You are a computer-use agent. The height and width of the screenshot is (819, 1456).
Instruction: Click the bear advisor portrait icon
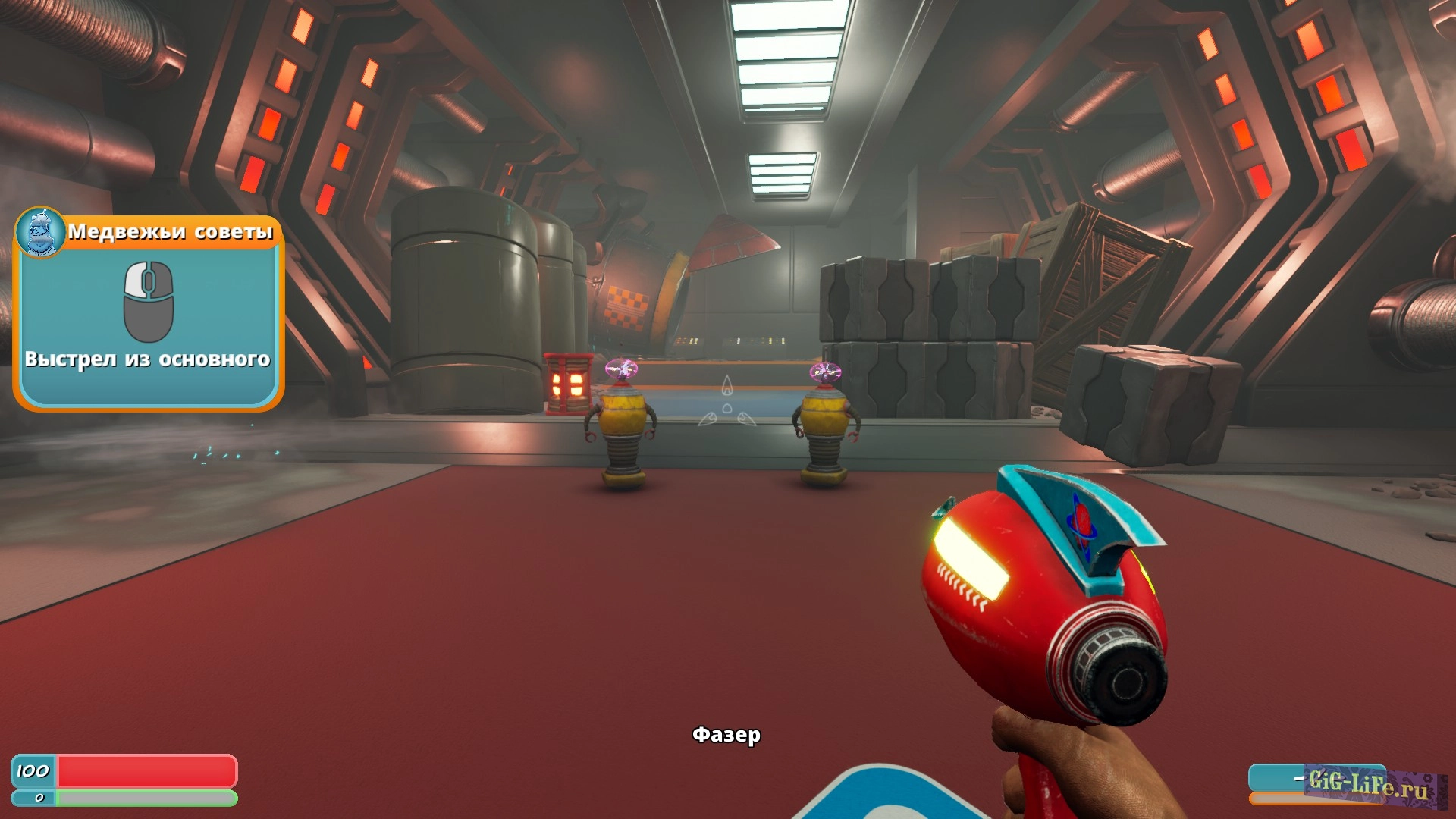(x=41, y=232)
